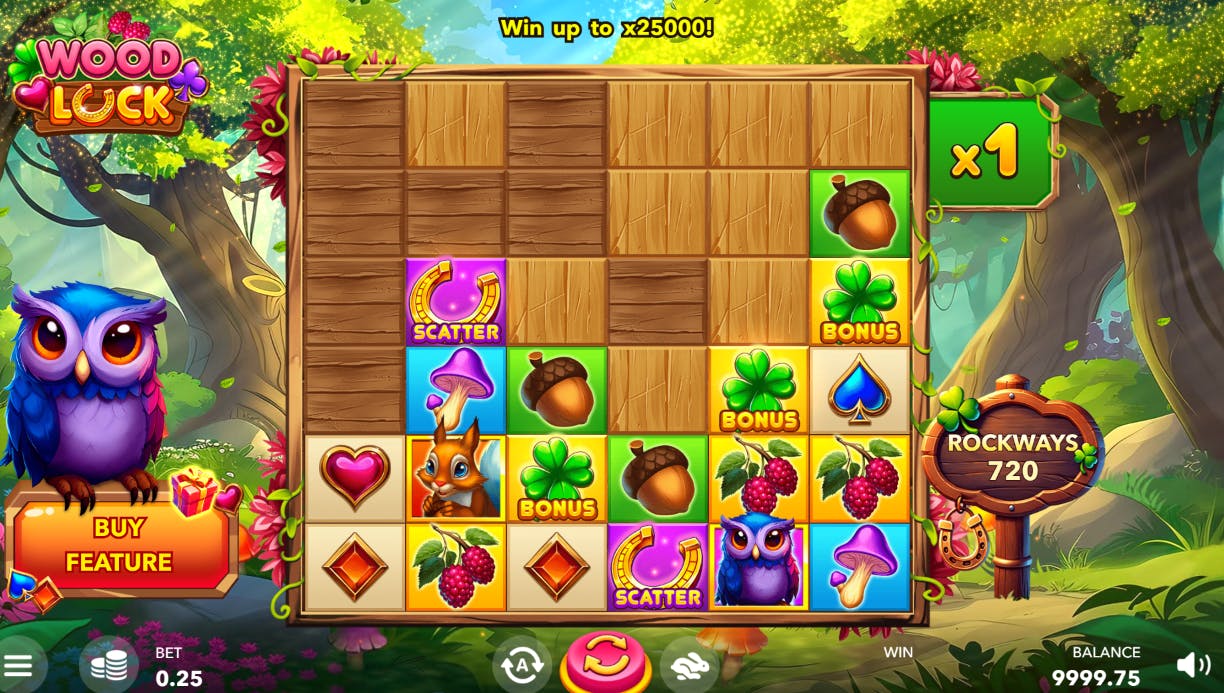The height and width of the screenshot is (693, 1224).
Task: Toggle the rabbit turbo spin mode
Action: [x=689, y=665]
